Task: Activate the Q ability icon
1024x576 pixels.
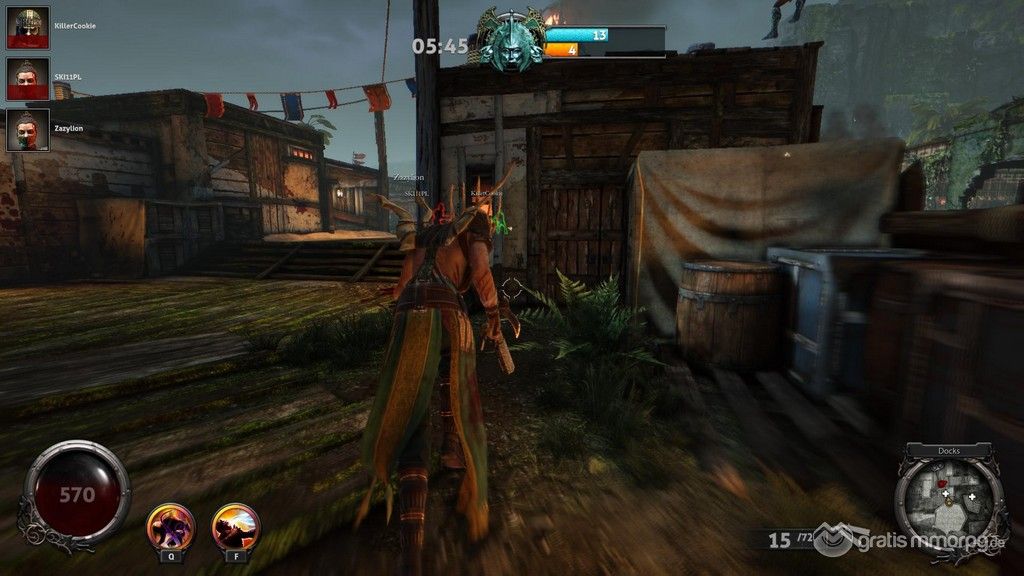Action: 170,526
